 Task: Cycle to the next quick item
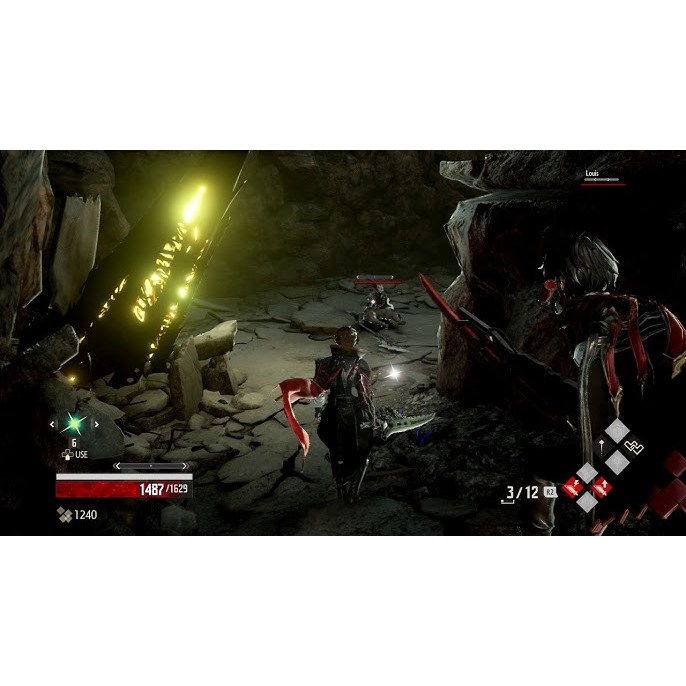coord(95,424)
